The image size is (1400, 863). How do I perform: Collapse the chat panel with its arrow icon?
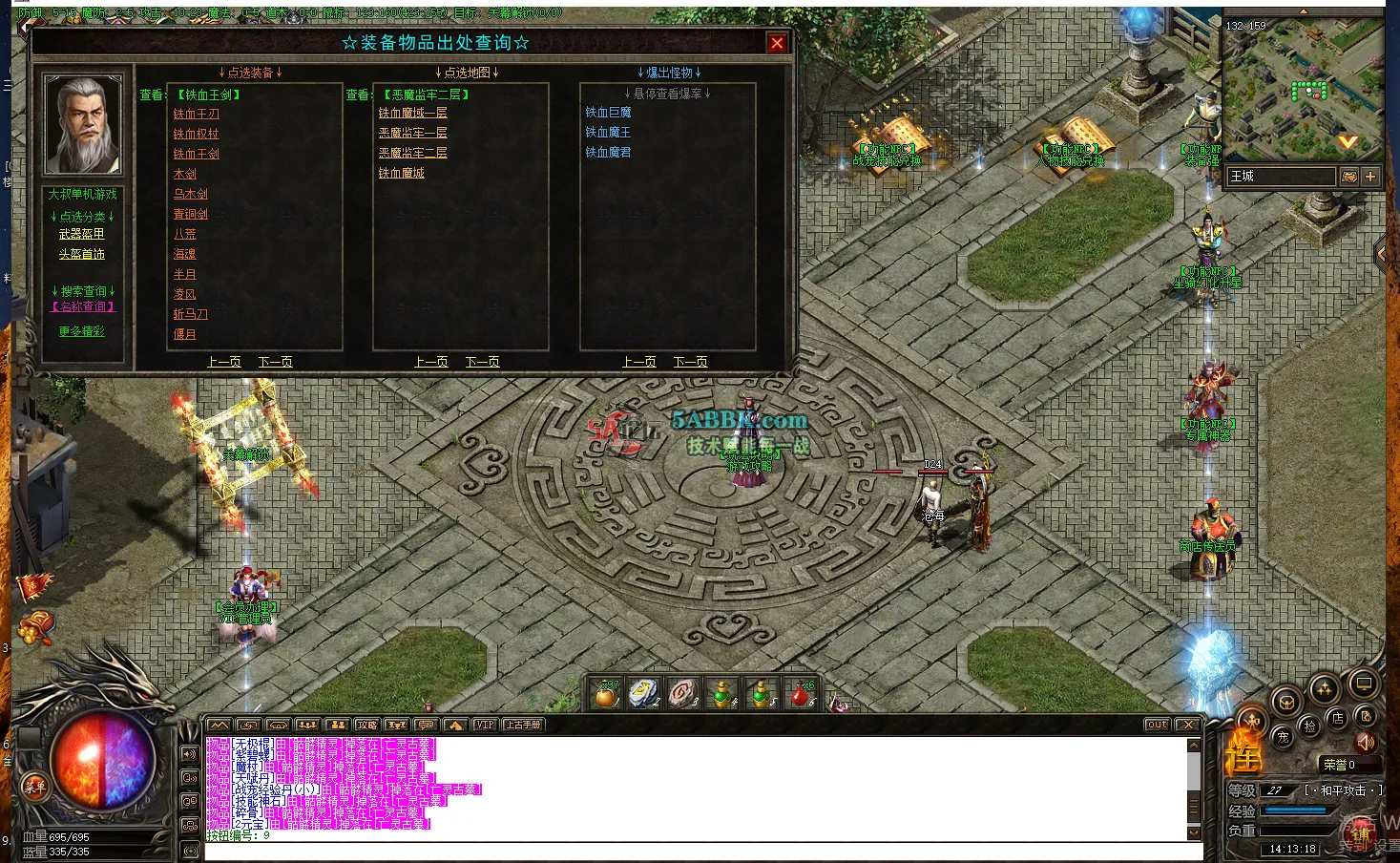click(218, 725)
